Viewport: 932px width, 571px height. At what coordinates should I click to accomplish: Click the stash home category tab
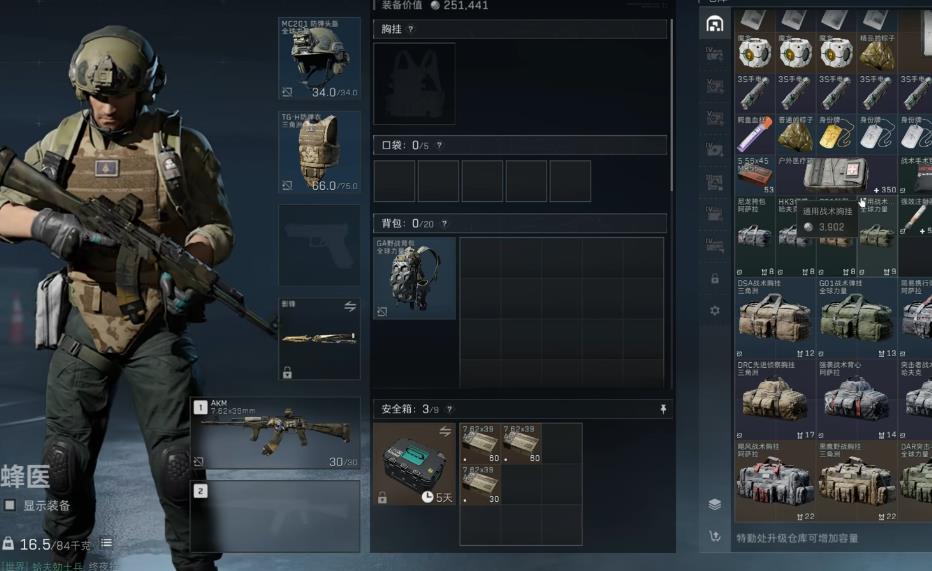714,24
